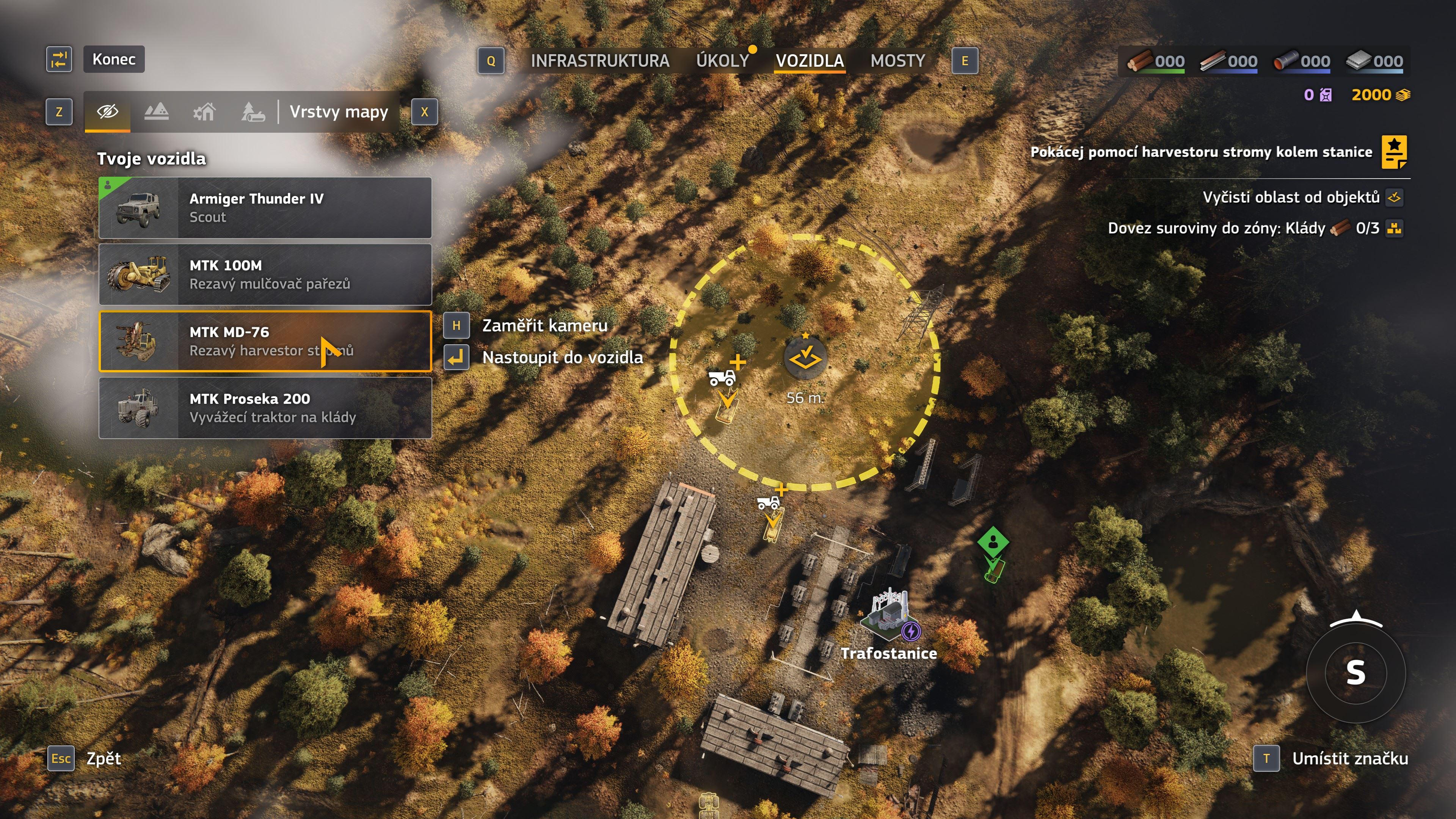Open the ÚKOLY tab

point(722,61)
